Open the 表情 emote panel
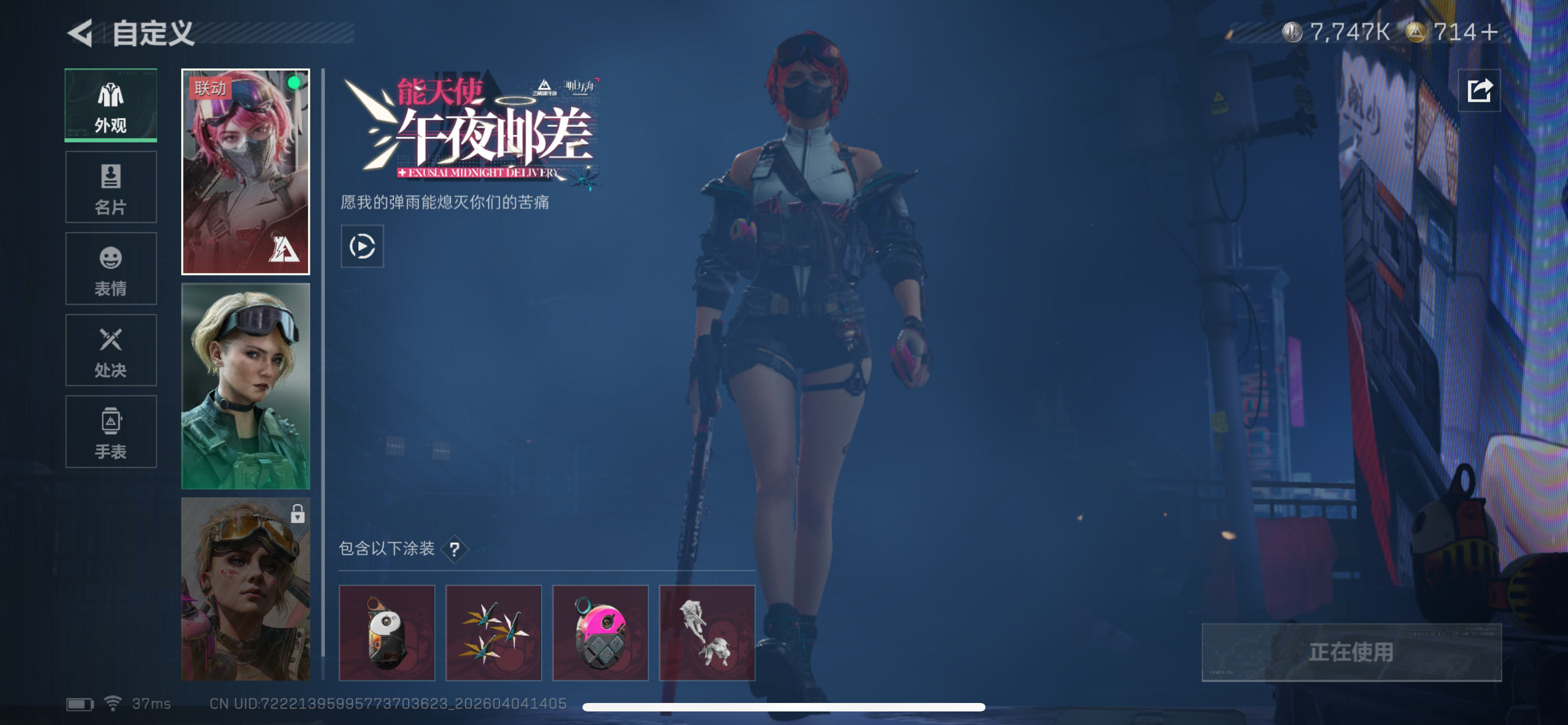Screen dimensions: 1568x725 [110, 269]
